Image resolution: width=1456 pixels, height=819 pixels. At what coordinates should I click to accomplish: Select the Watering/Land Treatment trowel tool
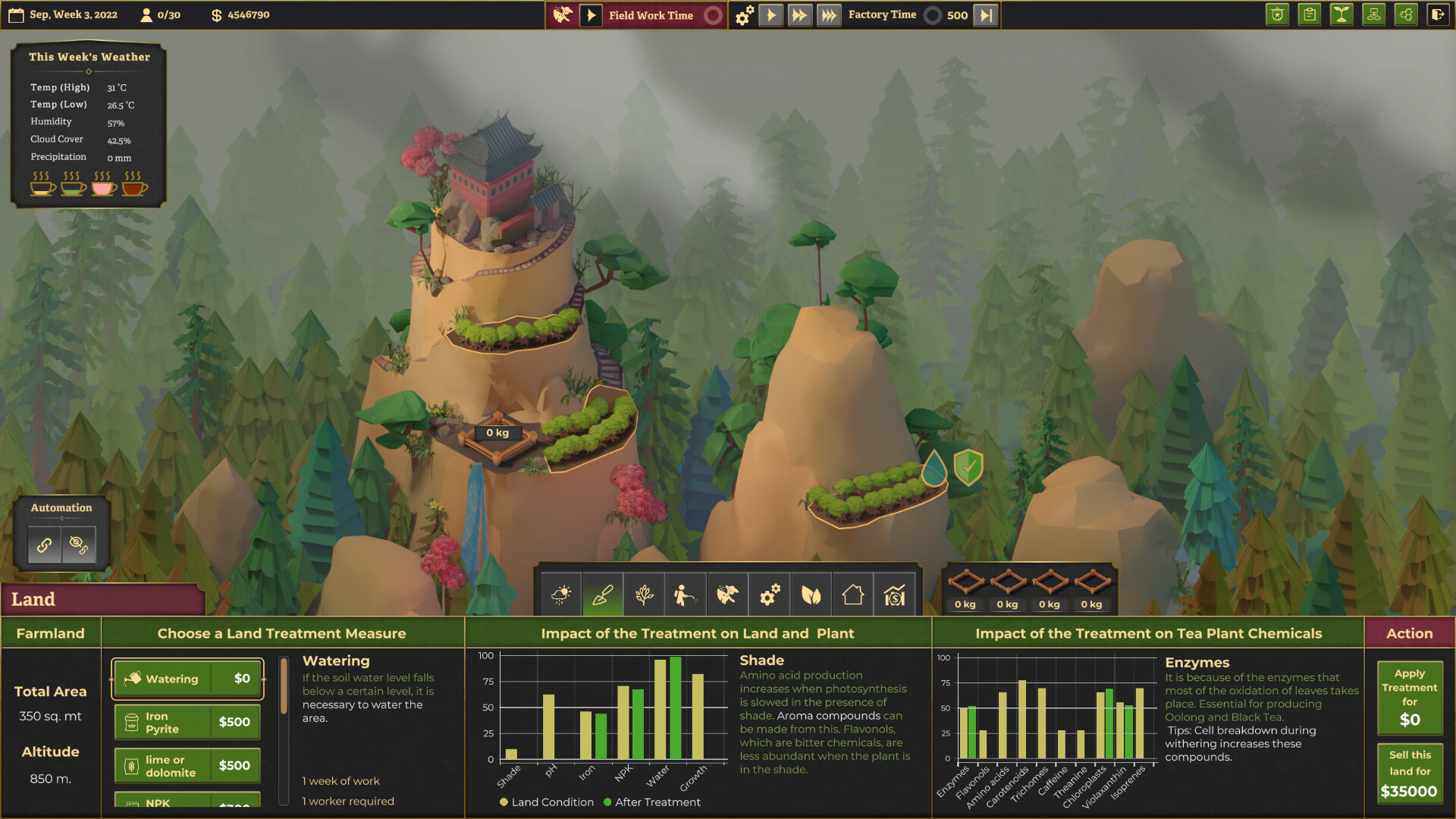pos(602,595)
